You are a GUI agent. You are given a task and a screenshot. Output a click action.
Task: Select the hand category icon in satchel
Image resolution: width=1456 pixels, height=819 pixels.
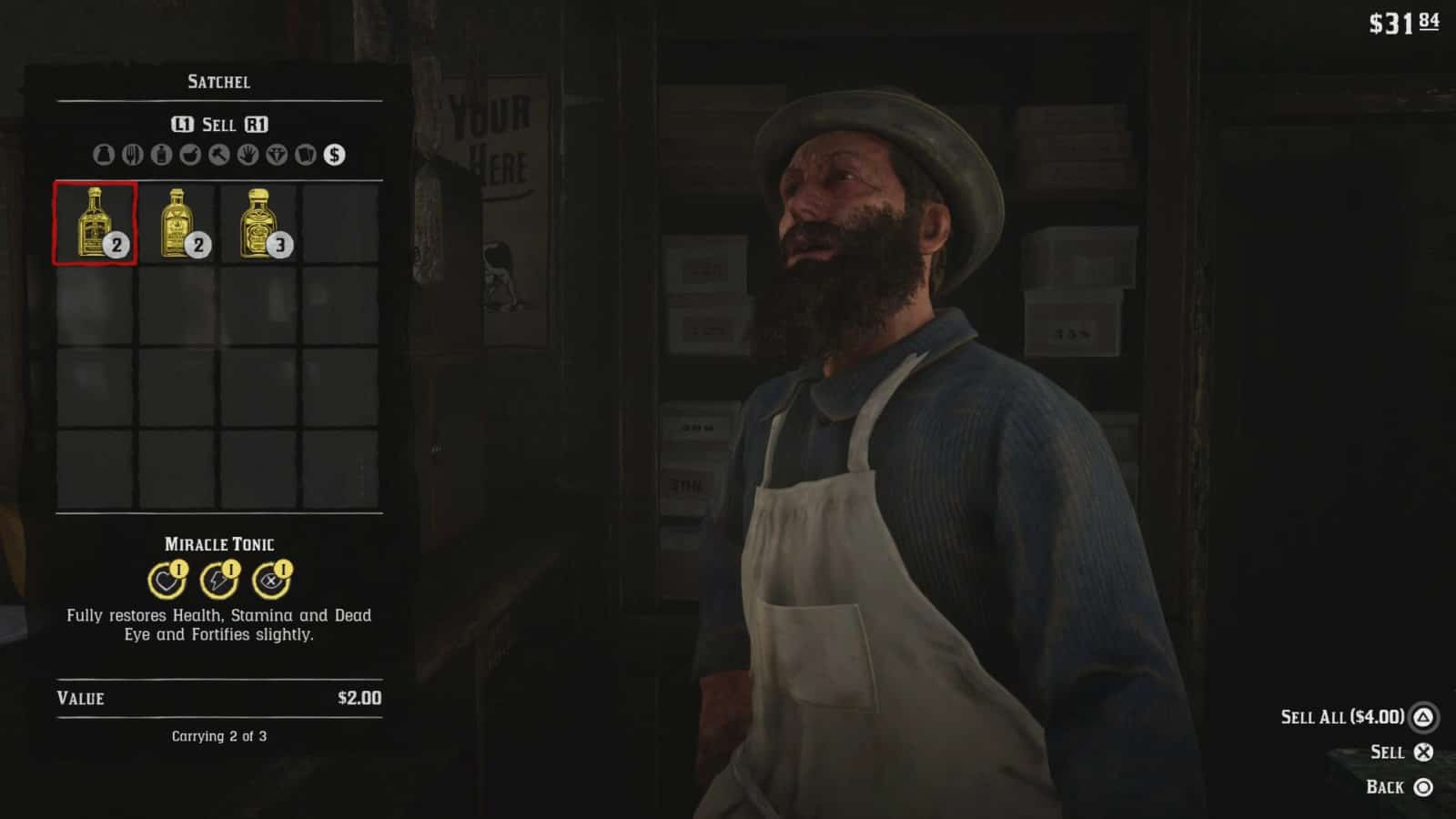248,155
